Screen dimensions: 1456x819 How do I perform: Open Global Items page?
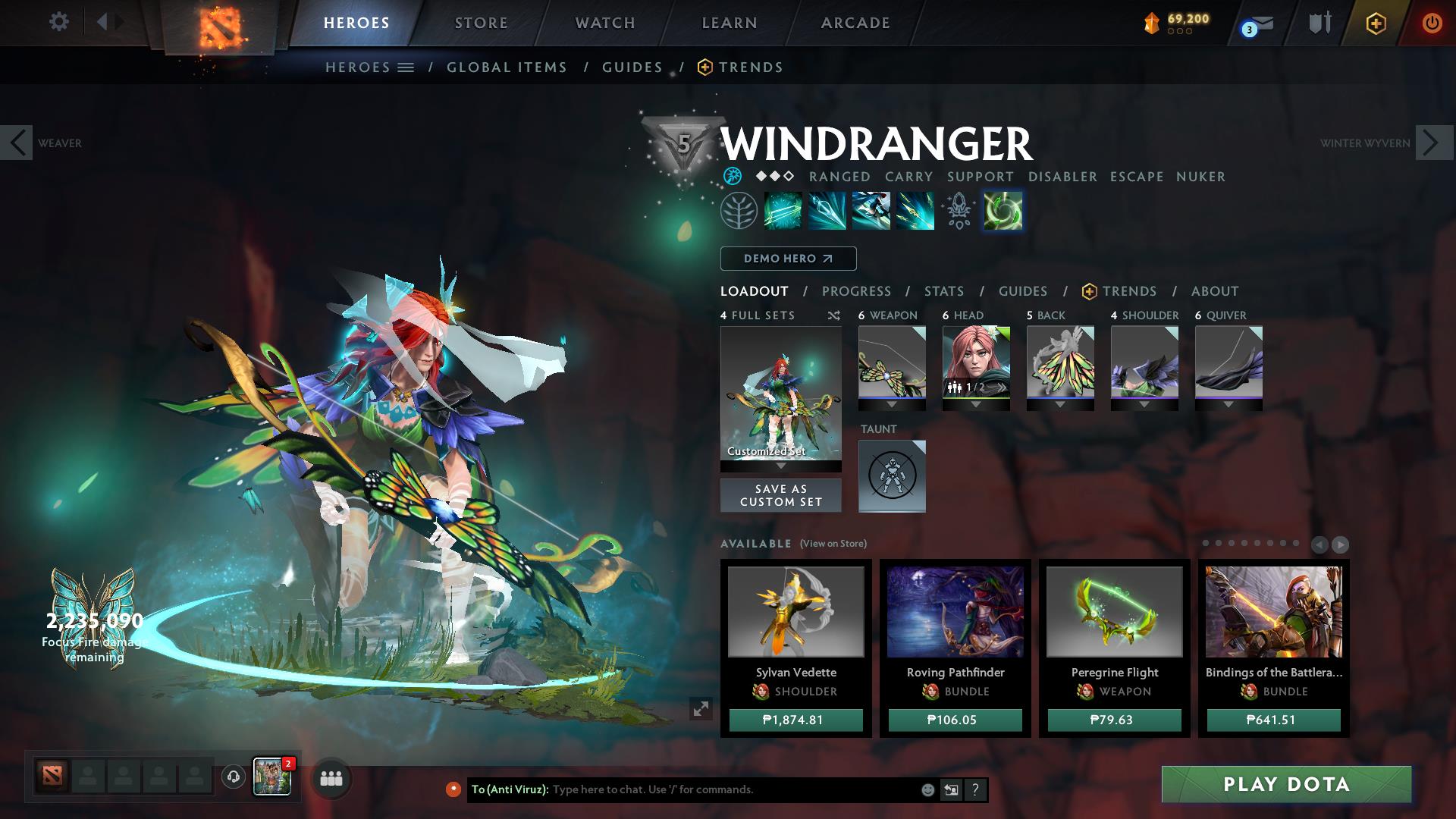pyautogui.click(x=507, y=67)
